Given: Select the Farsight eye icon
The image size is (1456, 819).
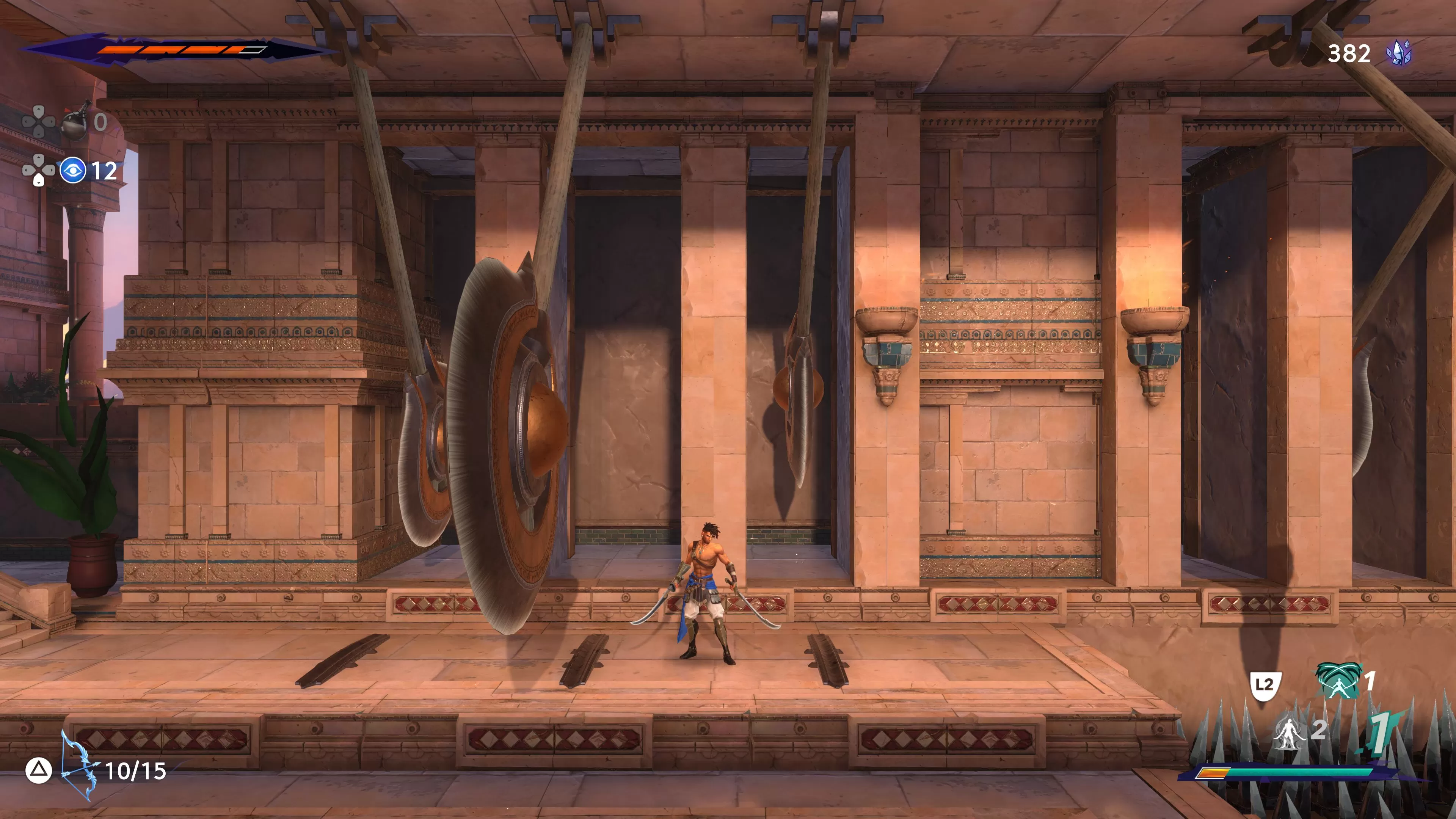Looking at the screenshot, I should click(x=74, y=170).
